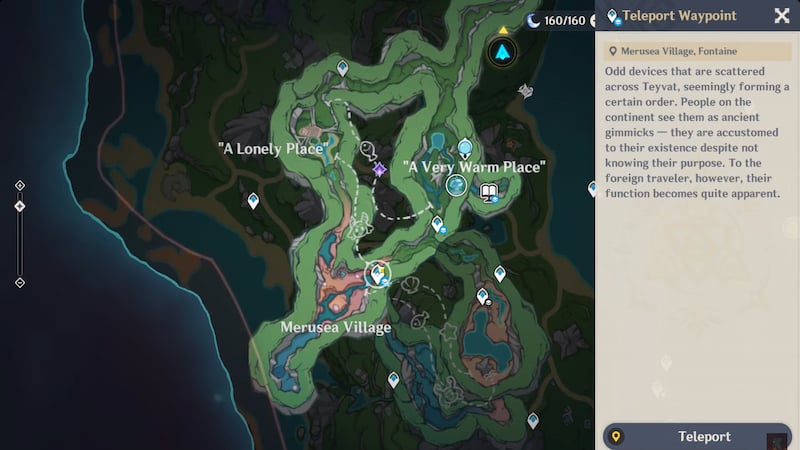Image resolution: width=800 pixels, height=450 pixels.
Task: Select the circled Merusea Village waypoint marker
Action: coord(377,273)
